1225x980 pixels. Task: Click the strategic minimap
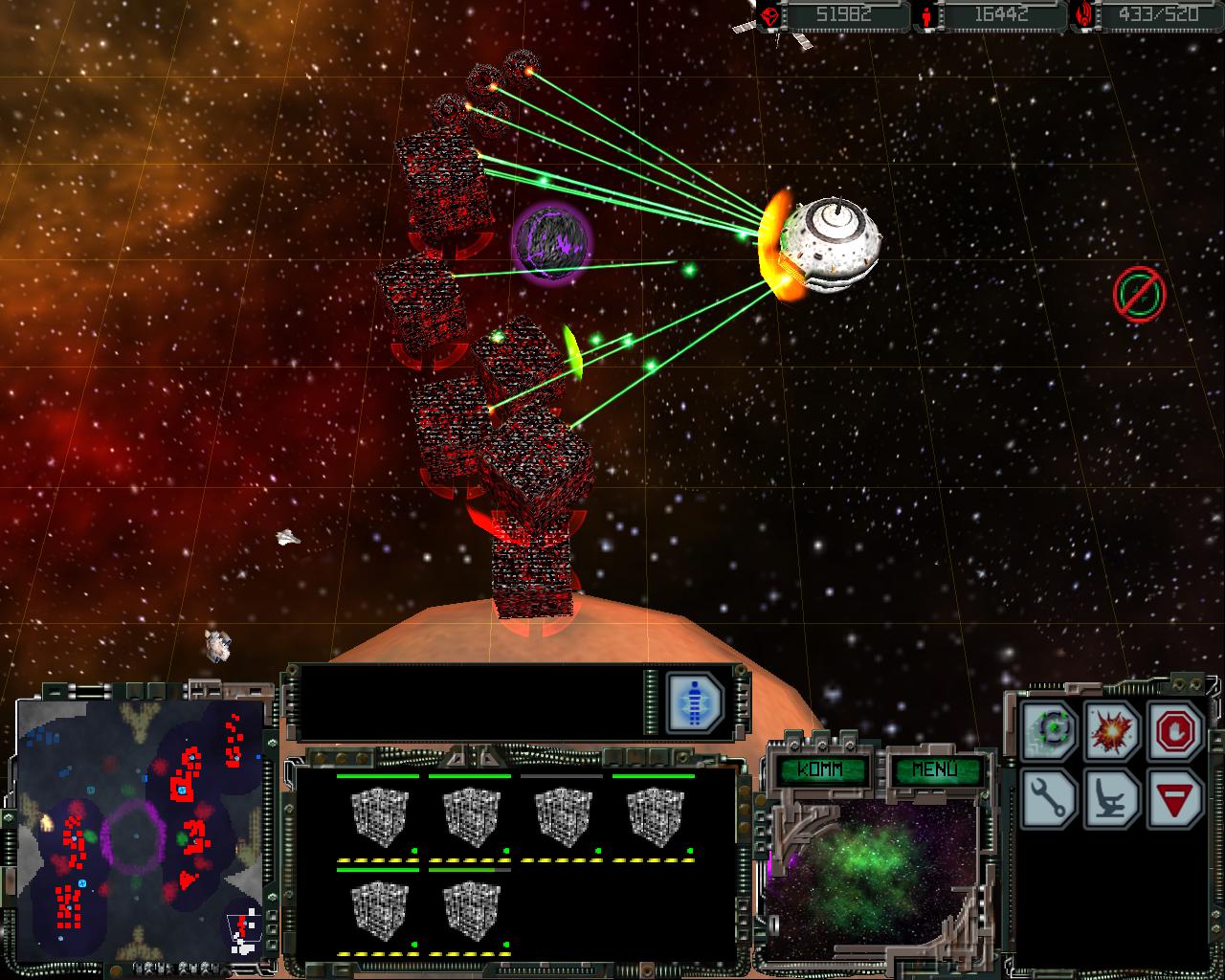139,830
